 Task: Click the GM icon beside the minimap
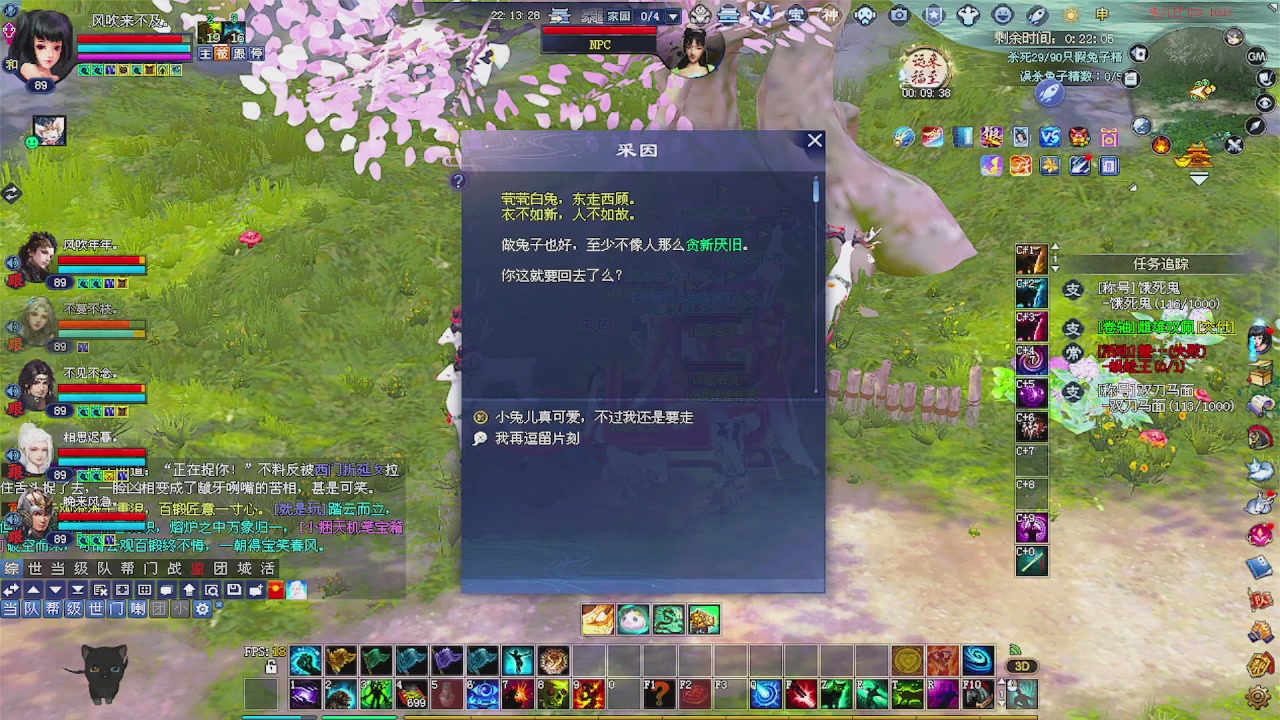(x=1257, y=57)
